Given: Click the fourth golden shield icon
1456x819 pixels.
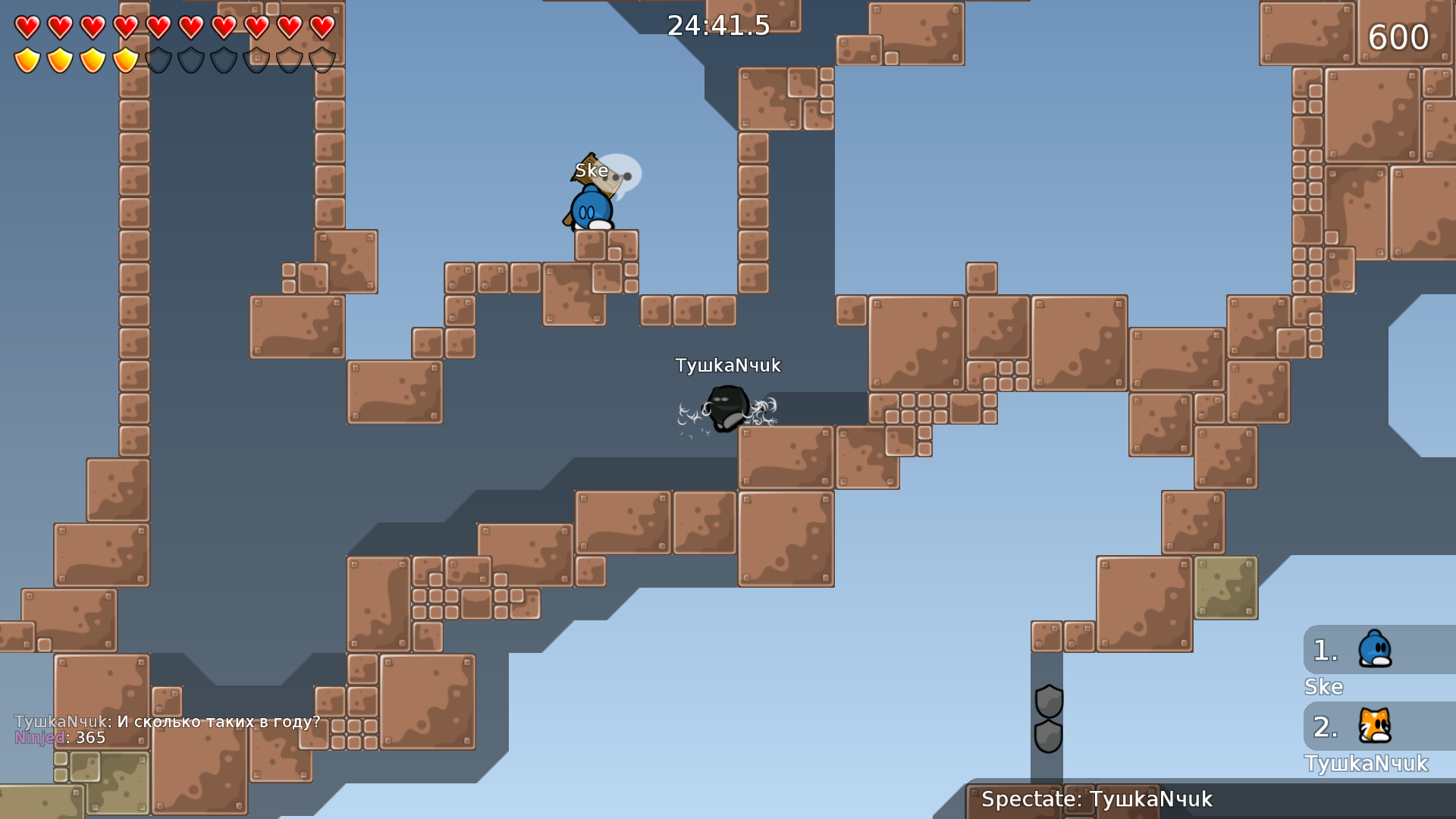Looking at the screenshot, I should [125, 58].
